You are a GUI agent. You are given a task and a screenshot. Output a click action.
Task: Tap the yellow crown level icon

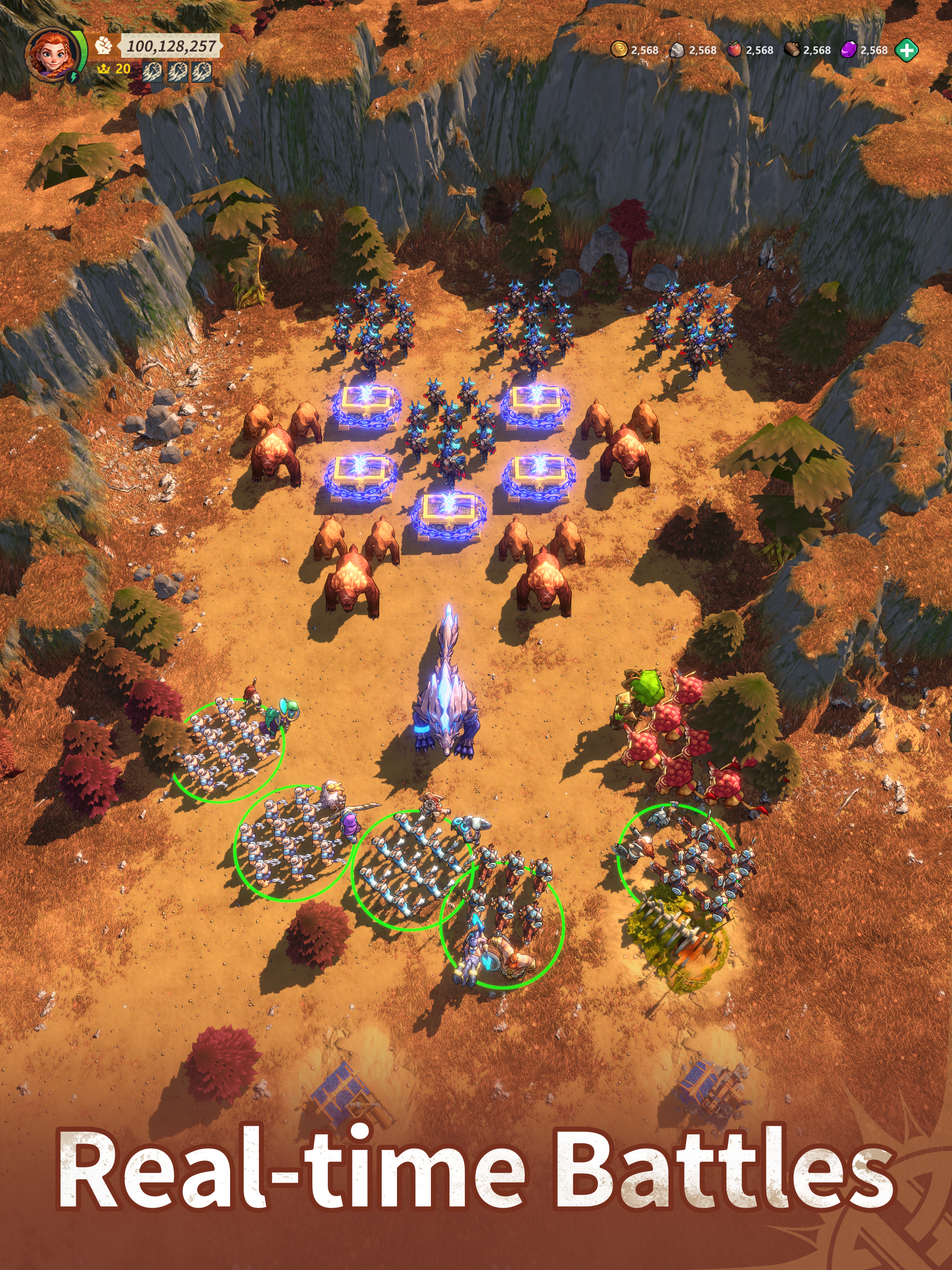[x=103, y=69]
